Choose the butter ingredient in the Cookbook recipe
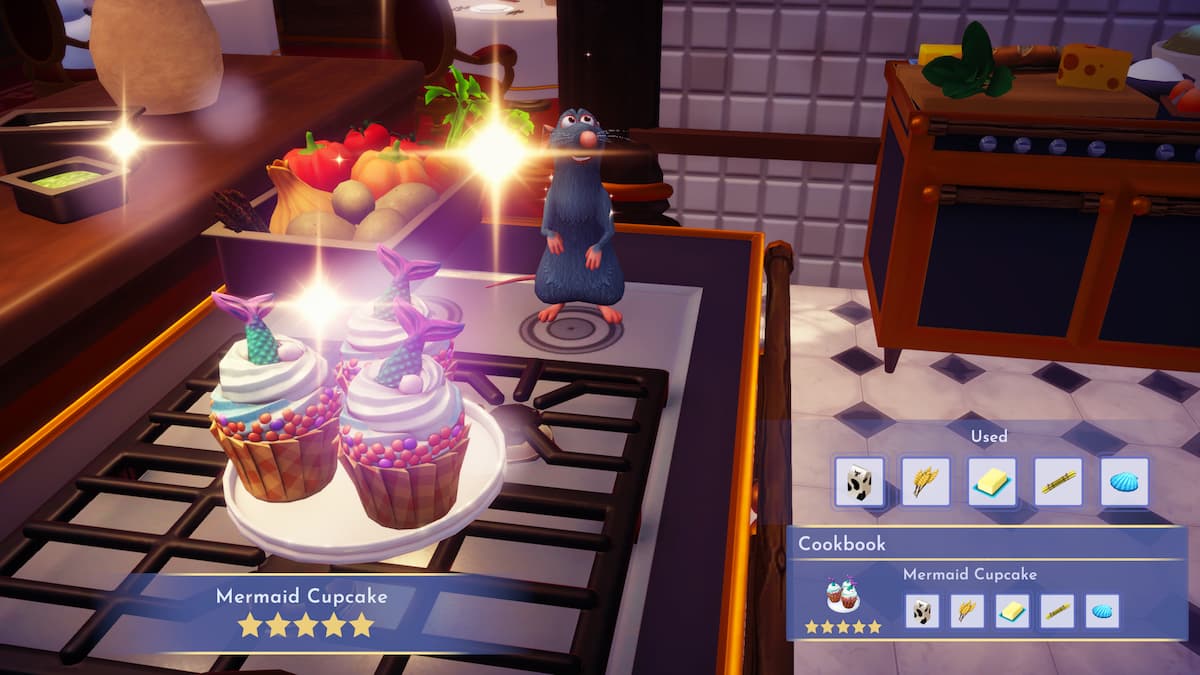The width and height of the screenshot is (1200, 675). pos(1012,611)
